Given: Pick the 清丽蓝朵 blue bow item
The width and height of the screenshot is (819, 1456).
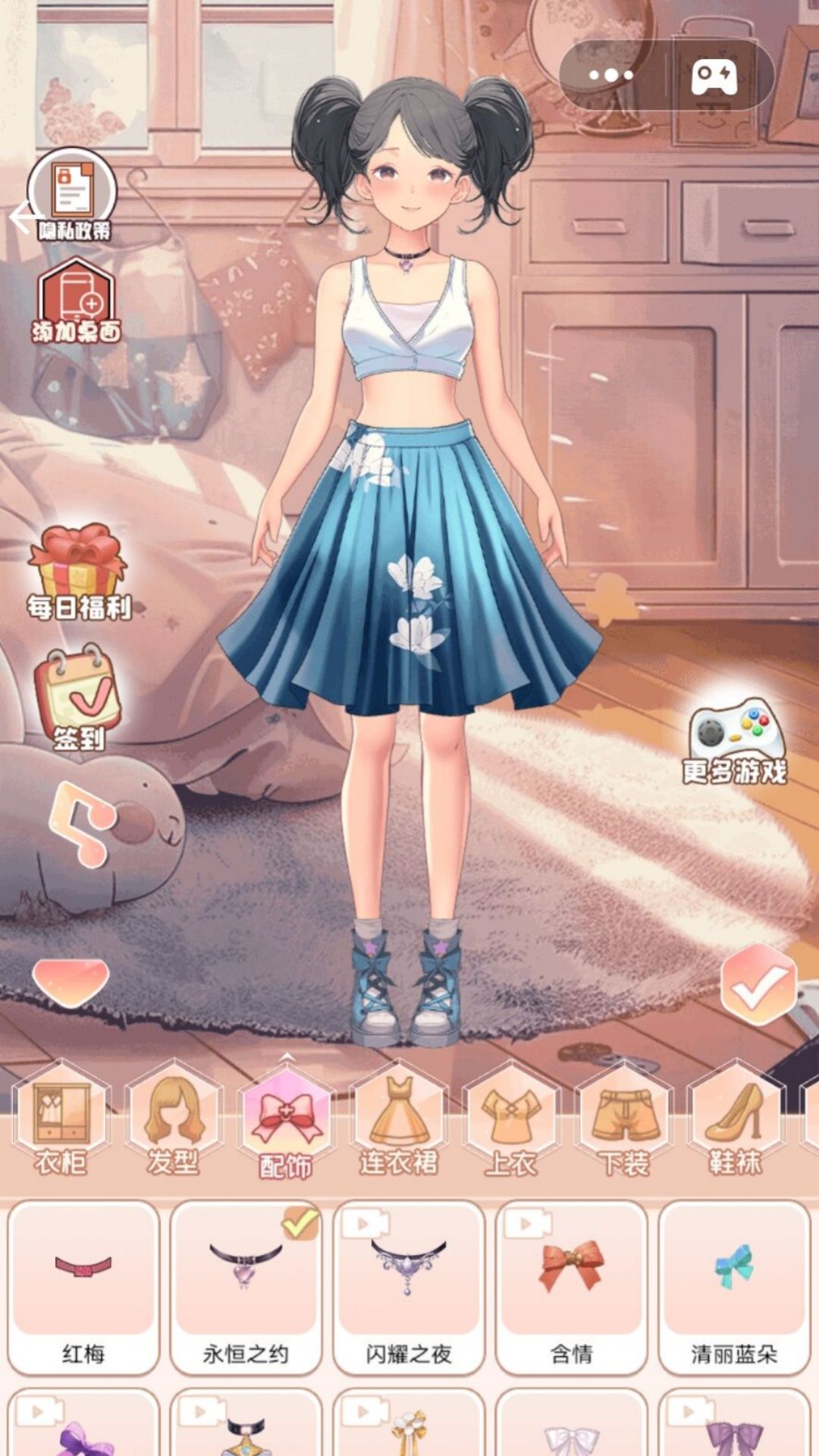Looking at the screenshot, I should click(x=733, y=1288).
